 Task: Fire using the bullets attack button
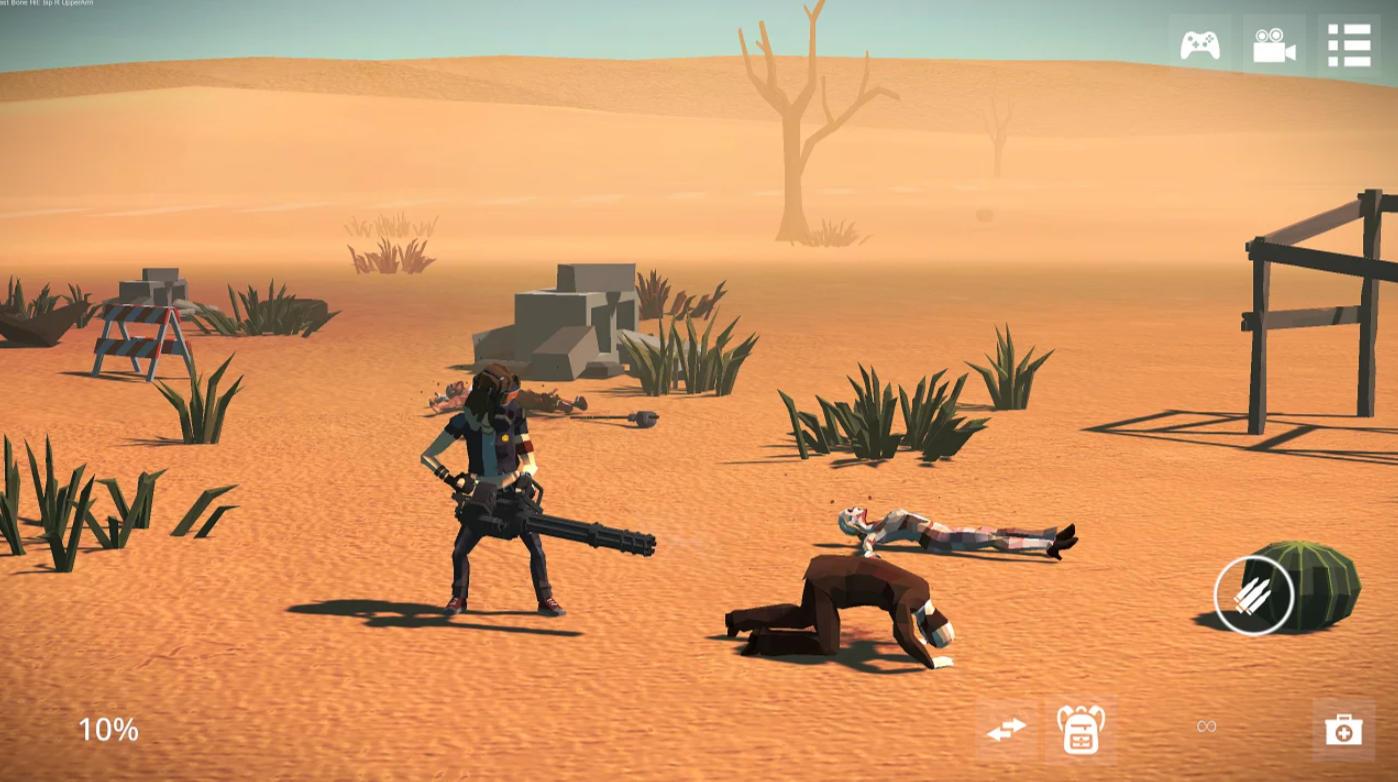point(1253,596)
